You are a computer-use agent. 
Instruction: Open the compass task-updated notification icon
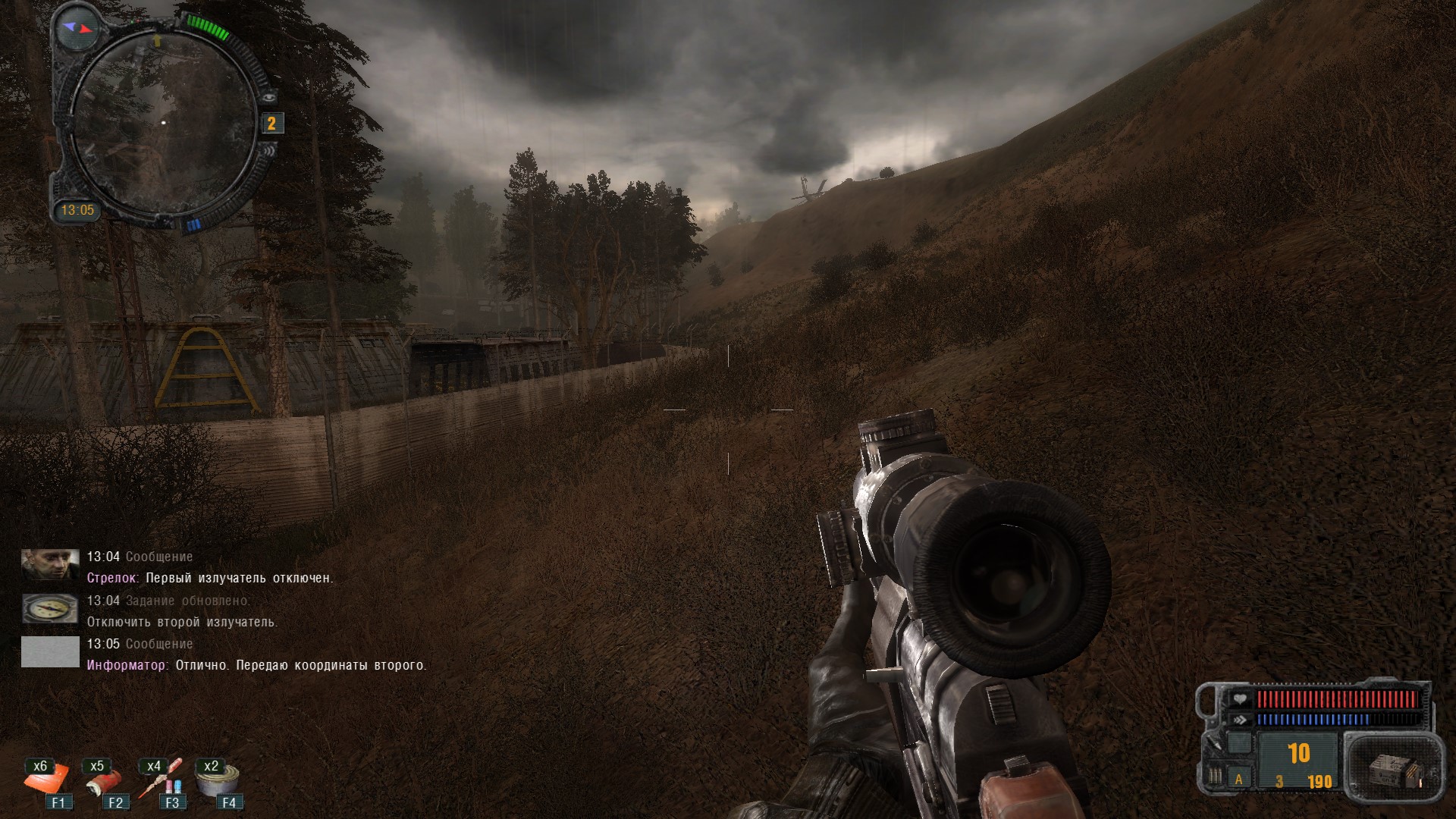50,608
